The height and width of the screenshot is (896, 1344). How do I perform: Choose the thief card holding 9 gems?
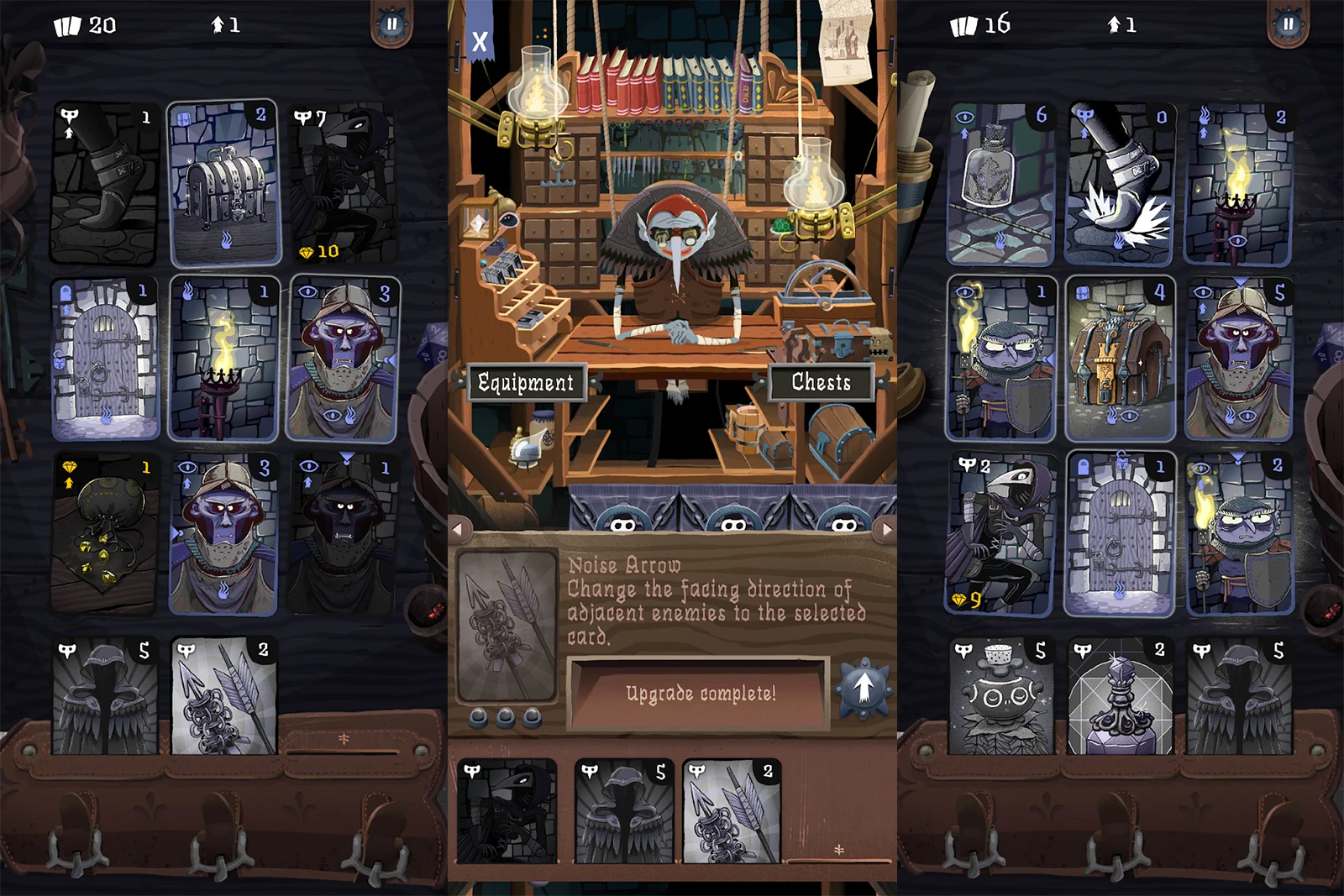point(1000,533)
